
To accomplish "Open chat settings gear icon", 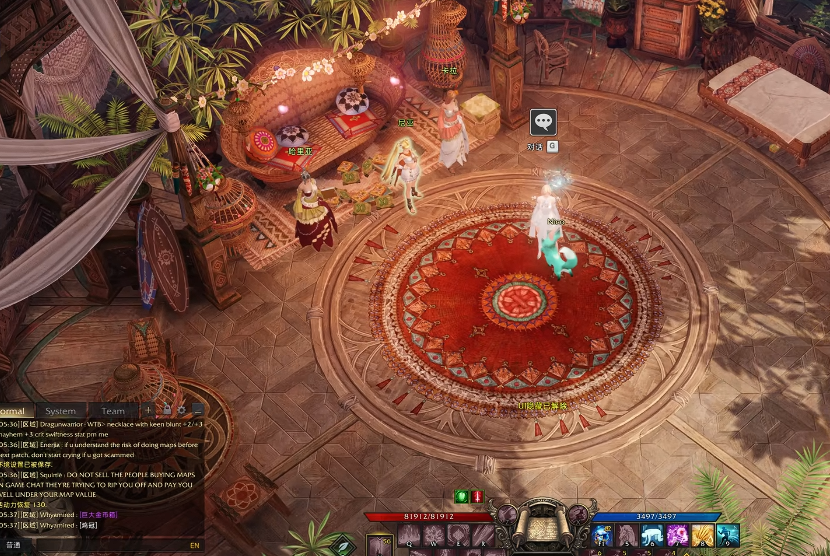I will click(x=181, y=410).
